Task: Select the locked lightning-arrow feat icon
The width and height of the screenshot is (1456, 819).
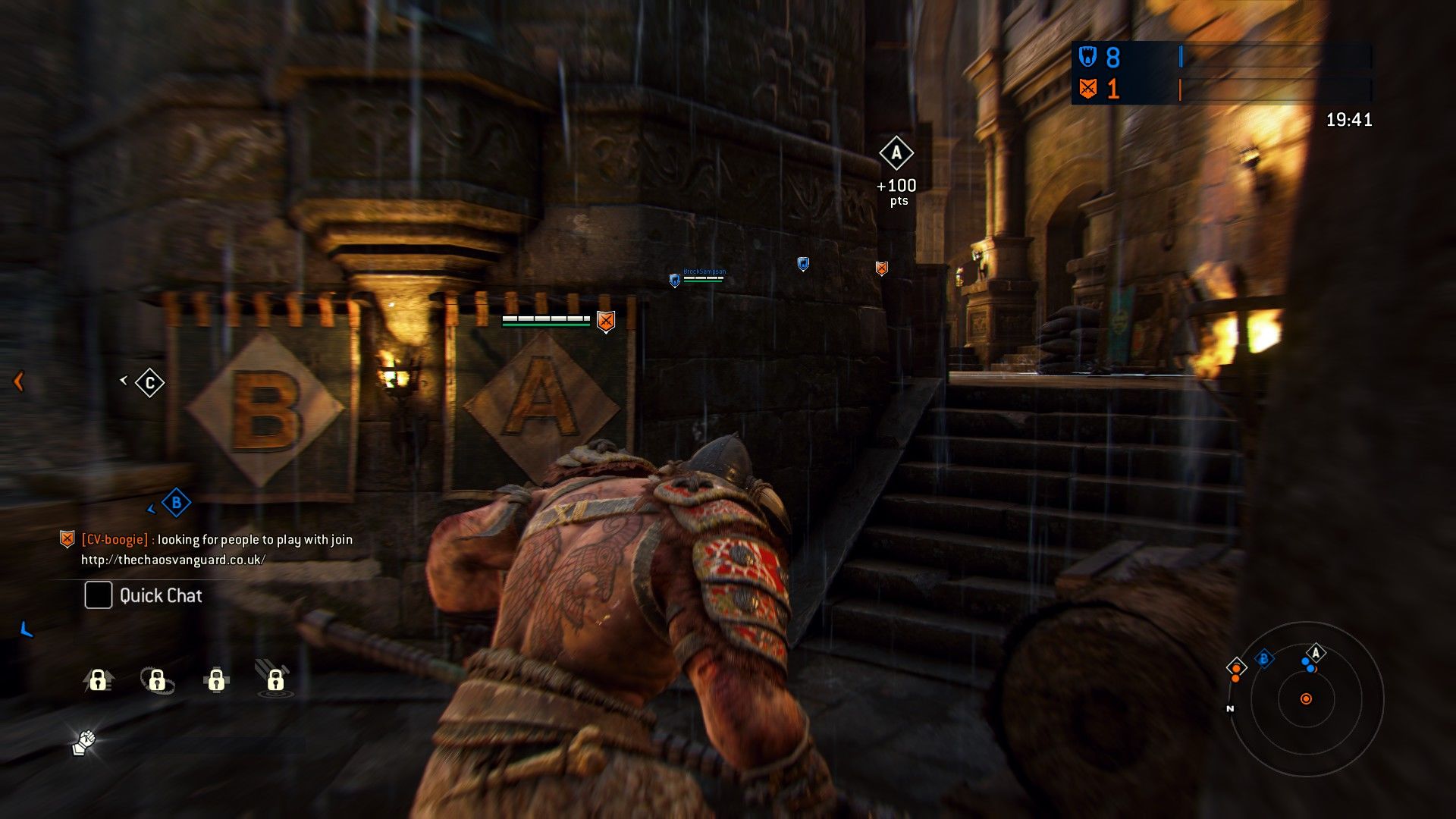Action: pyautogui.click(x=99, y=679)
